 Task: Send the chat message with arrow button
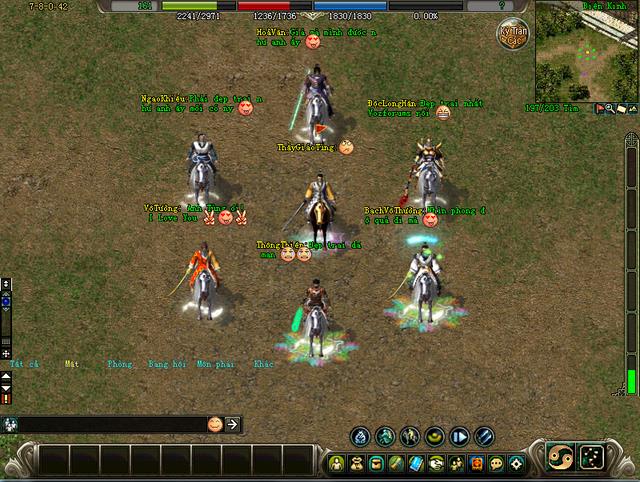pyautogui.click(x=232, y=424)
